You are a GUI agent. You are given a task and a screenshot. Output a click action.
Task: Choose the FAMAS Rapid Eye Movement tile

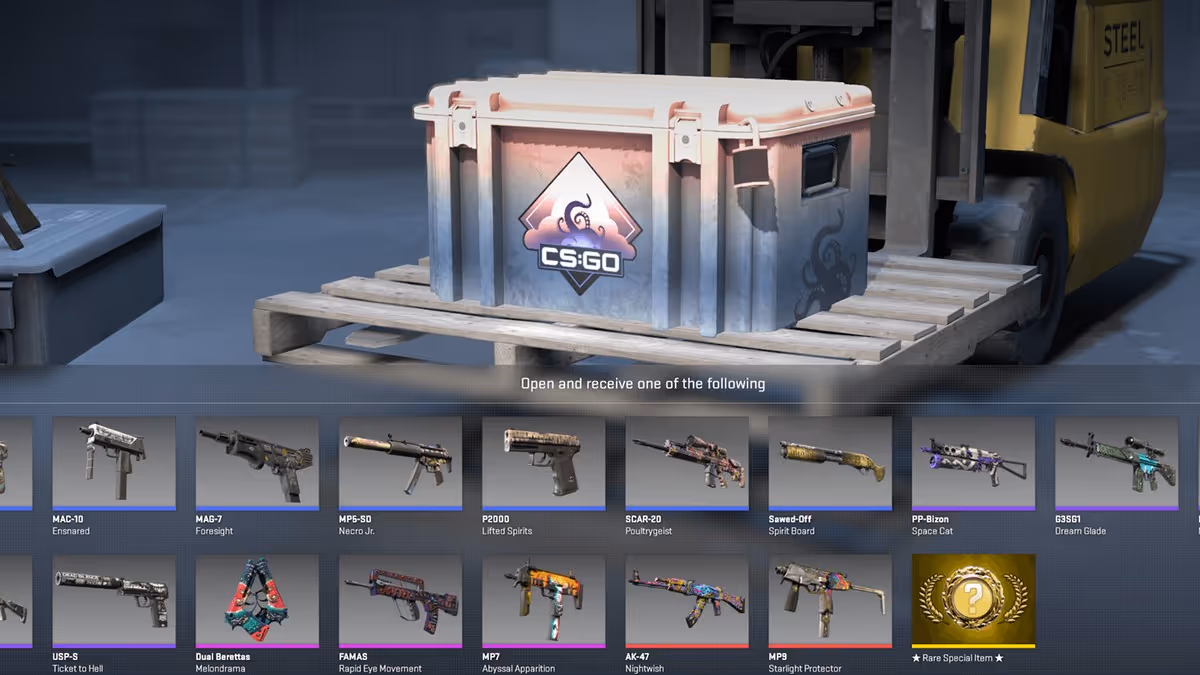(x=400, y=600)
